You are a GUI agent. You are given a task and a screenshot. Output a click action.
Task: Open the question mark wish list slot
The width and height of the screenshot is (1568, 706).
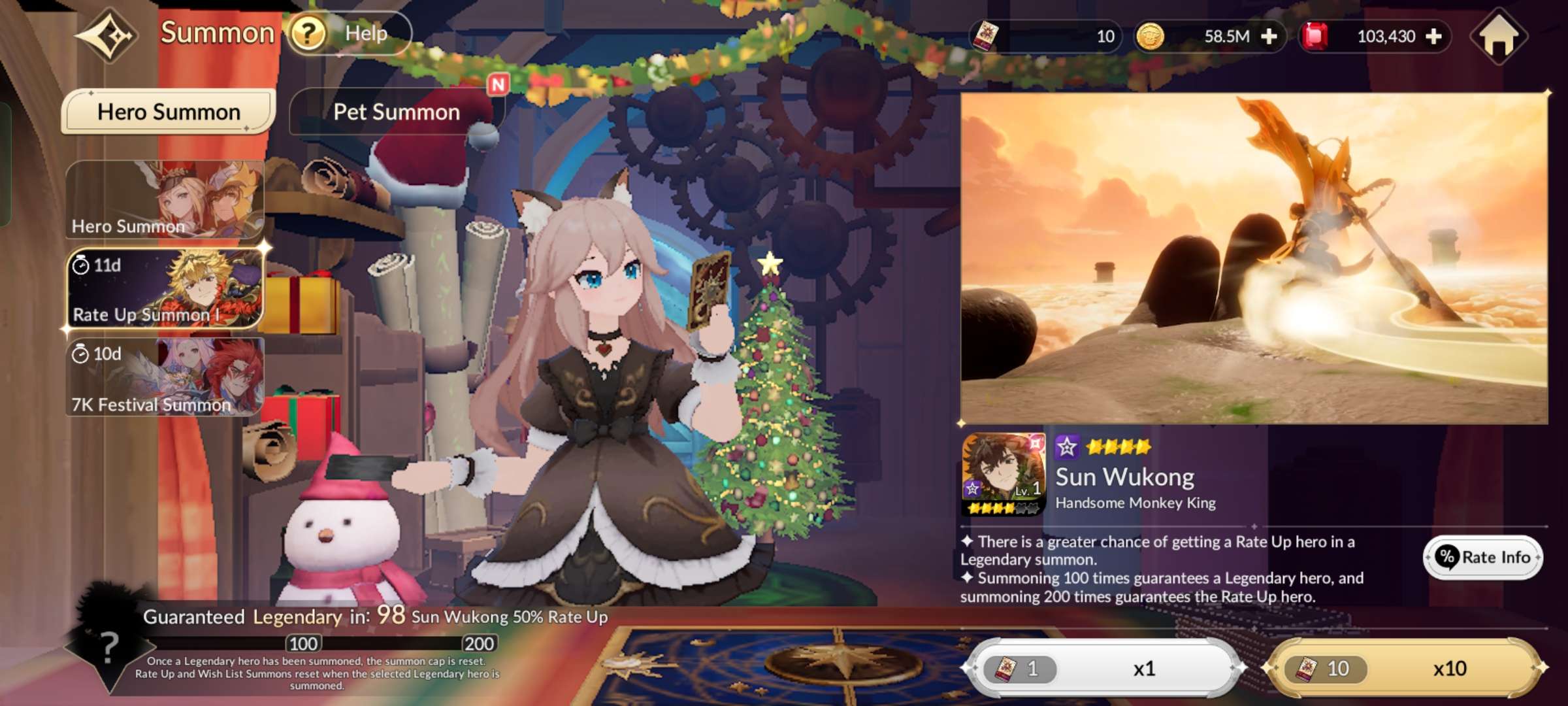tap(108, 647)
